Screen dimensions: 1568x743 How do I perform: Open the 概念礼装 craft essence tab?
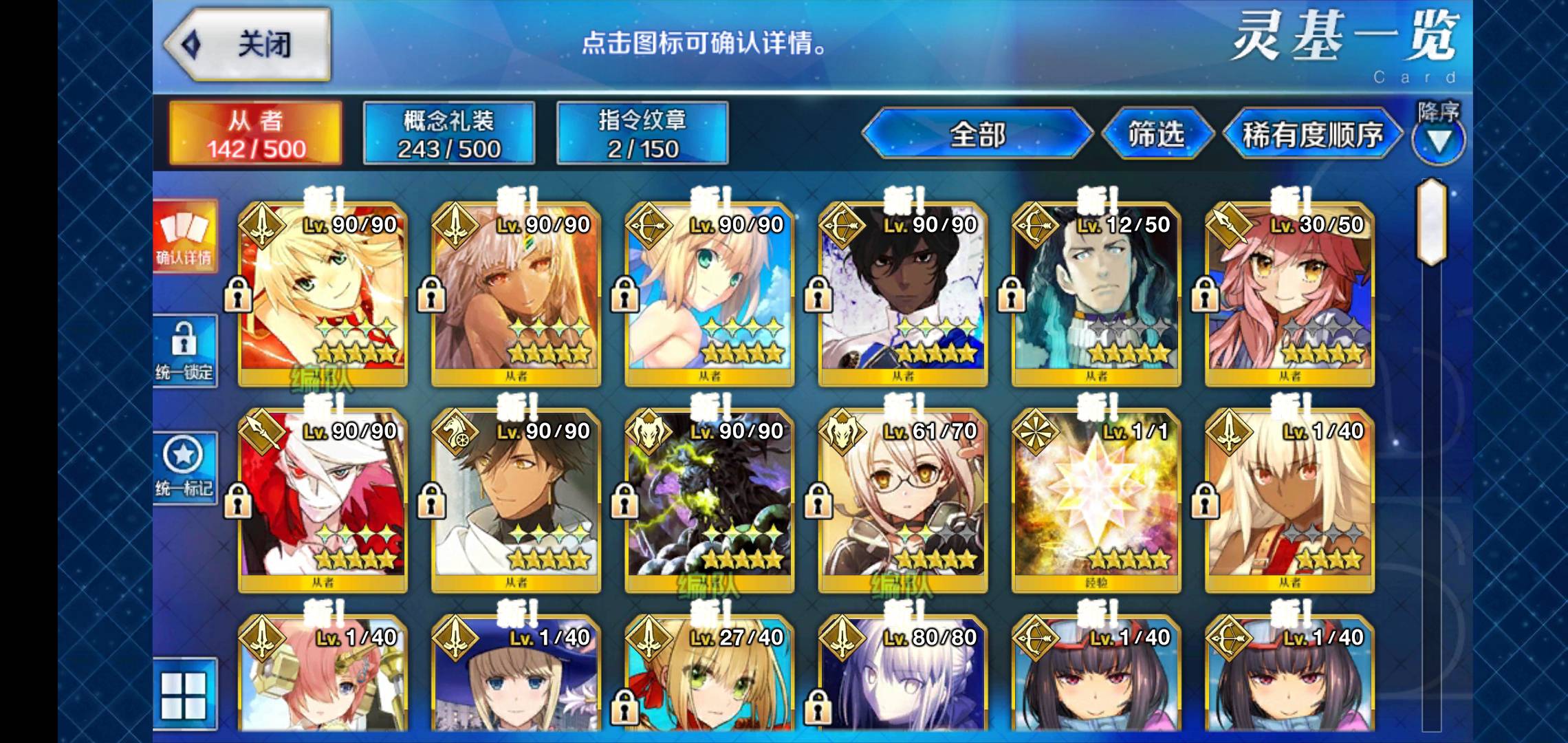click(x=448, y=133)
